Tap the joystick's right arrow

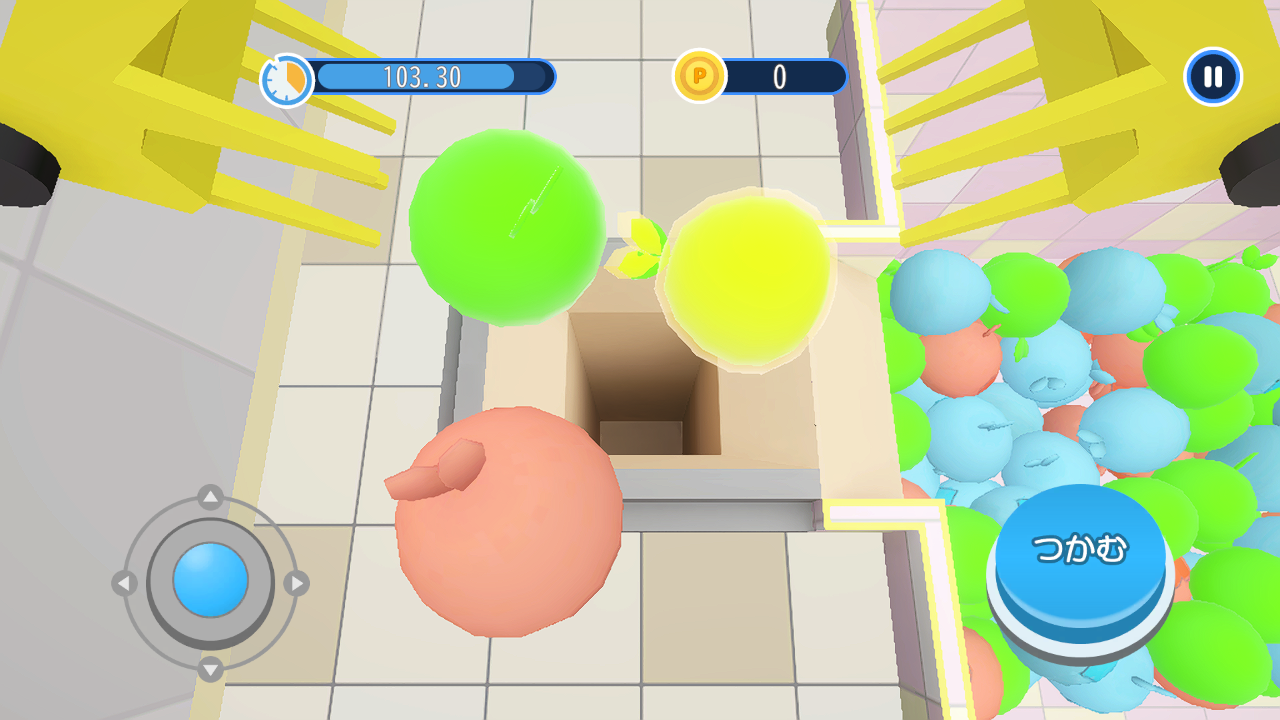296,582
